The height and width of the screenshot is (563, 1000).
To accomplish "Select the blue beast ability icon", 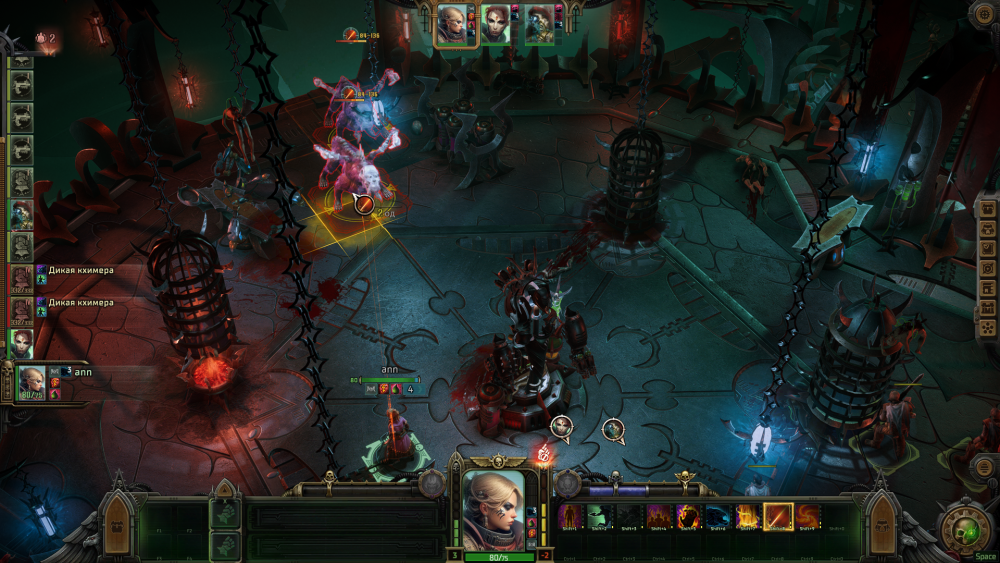I will [718, 517].
